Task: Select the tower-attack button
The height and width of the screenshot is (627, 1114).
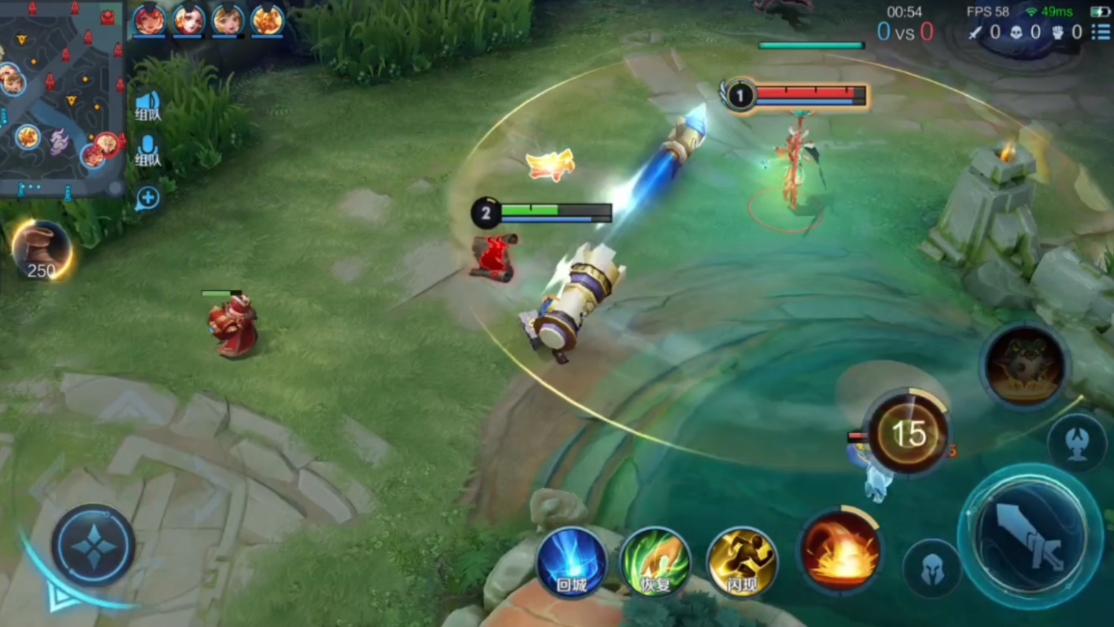Action: click(x=1076, y=443)
